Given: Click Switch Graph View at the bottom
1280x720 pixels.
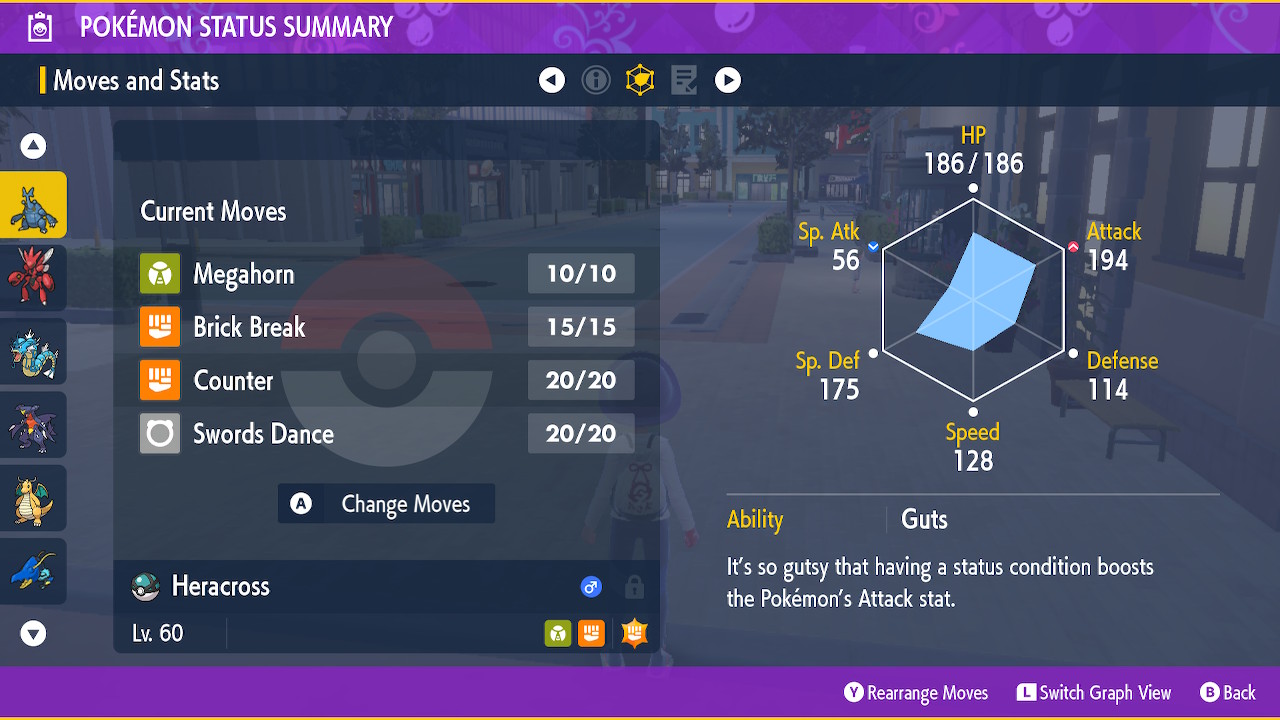Looking at the screenshot, I should [1094, 692].
